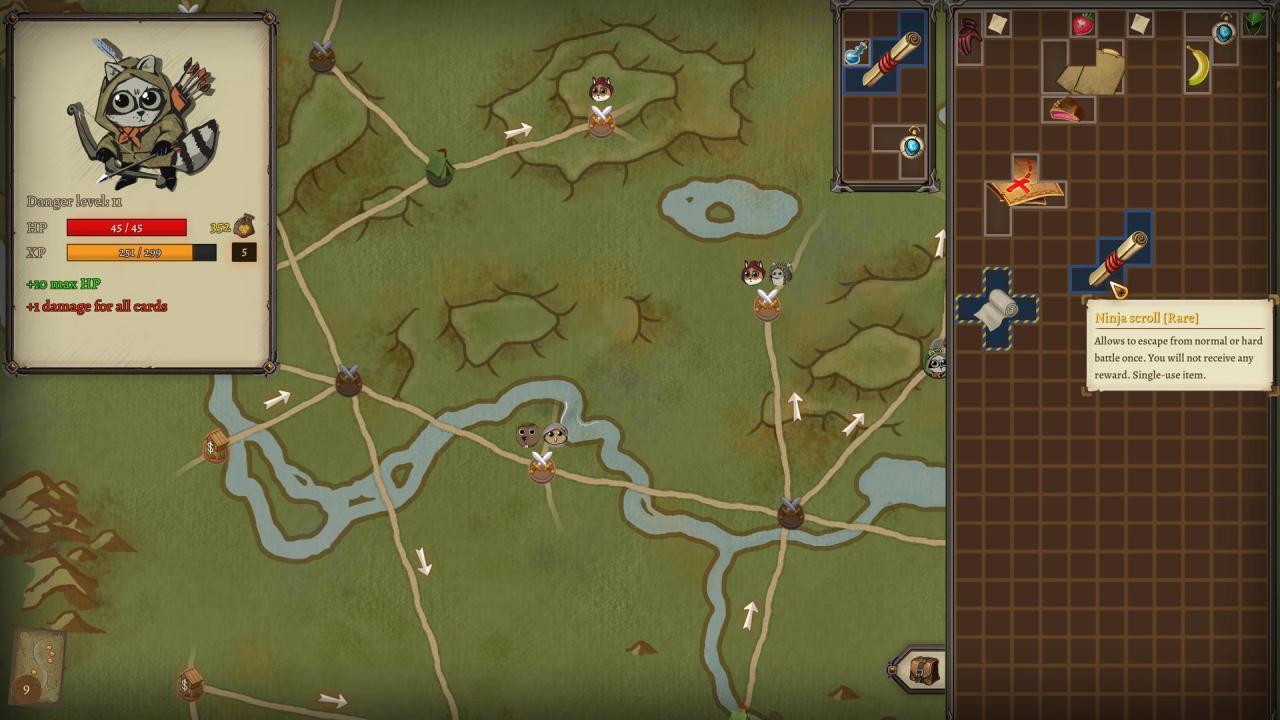Select the banana item
This screenshot has height=720, width=1280.
point(1197,66)
